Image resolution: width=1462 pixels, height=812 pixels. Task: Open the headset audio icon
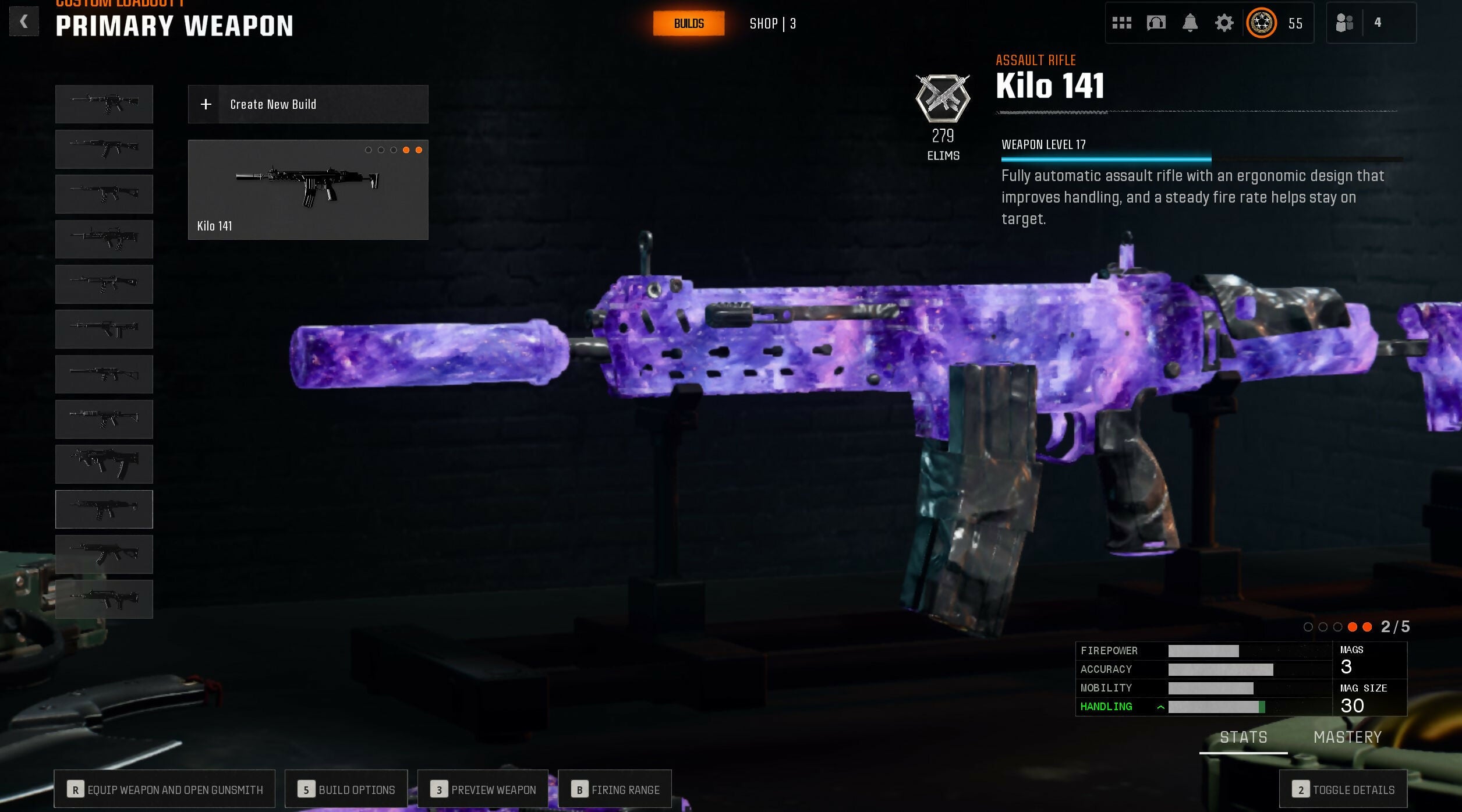click(x=1156, y=23)
